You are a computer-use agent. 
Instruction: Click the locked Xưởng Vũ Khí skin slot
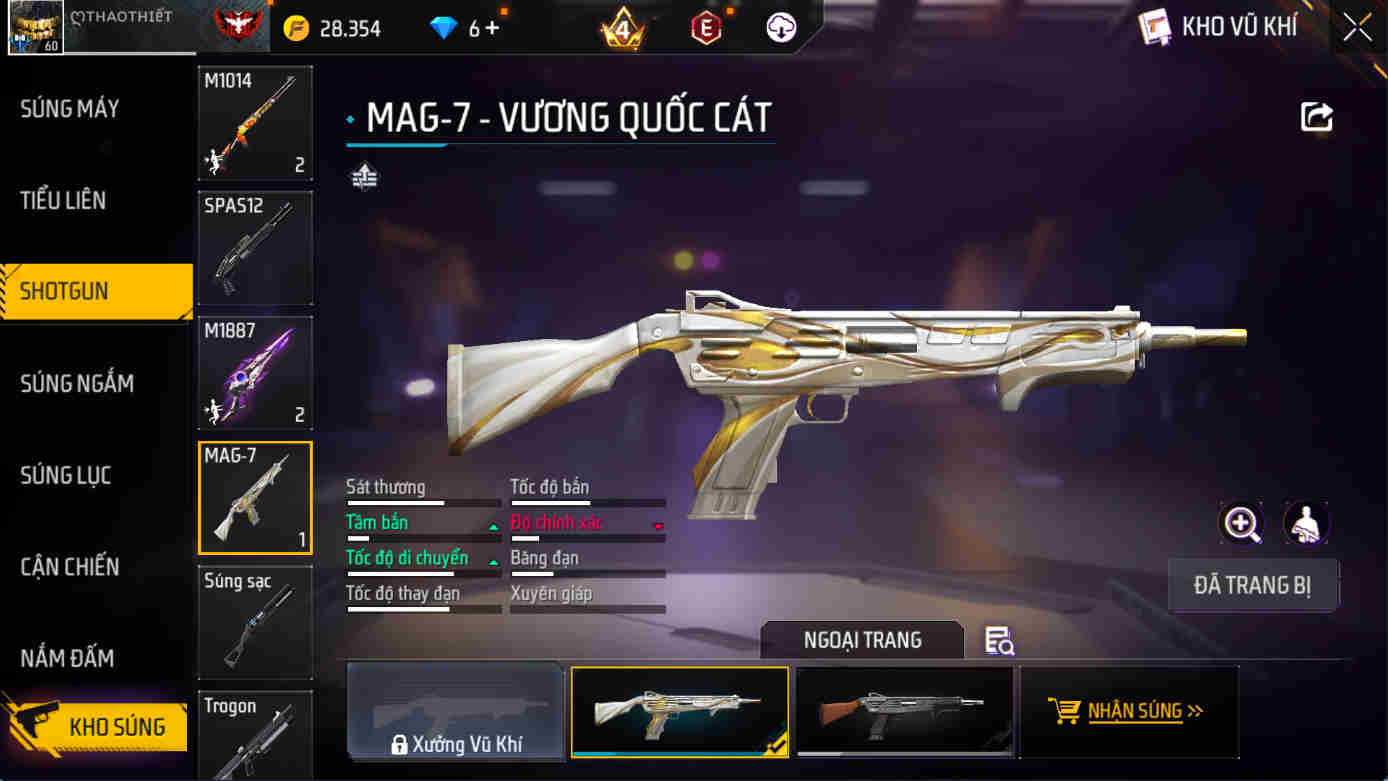455,712
